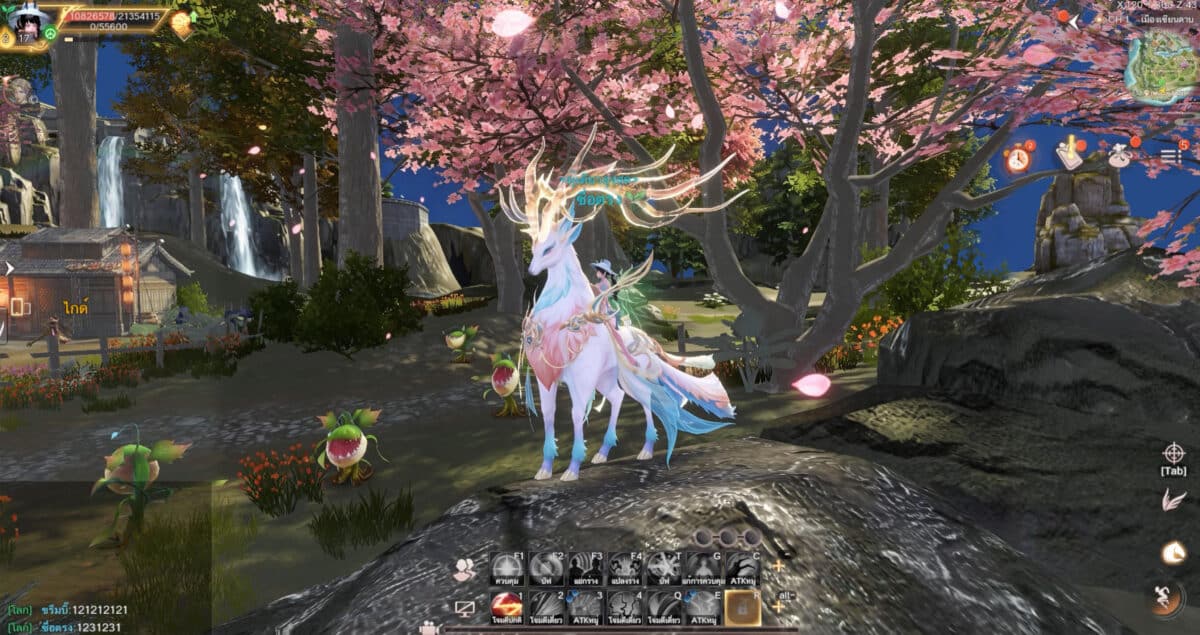Click the Tab target crosshair icon

click(x=1173, y=453)
